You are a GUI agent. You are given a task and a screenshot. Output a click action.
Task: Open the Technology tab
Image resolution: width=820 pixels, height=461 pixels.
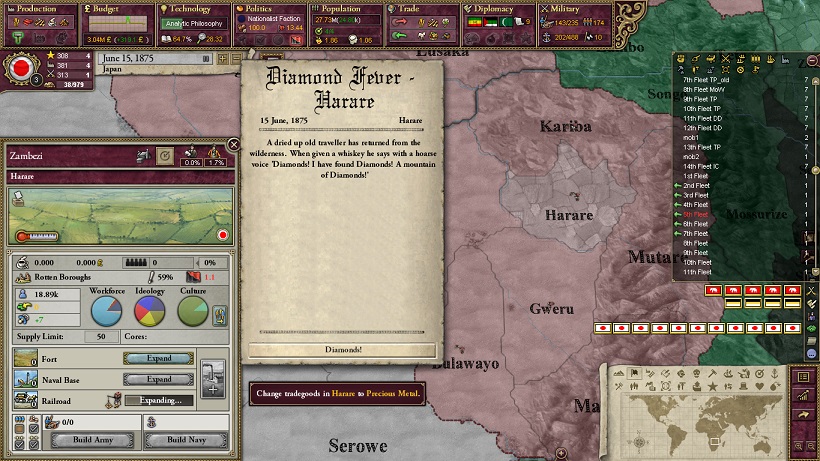(x=191, y=9)
